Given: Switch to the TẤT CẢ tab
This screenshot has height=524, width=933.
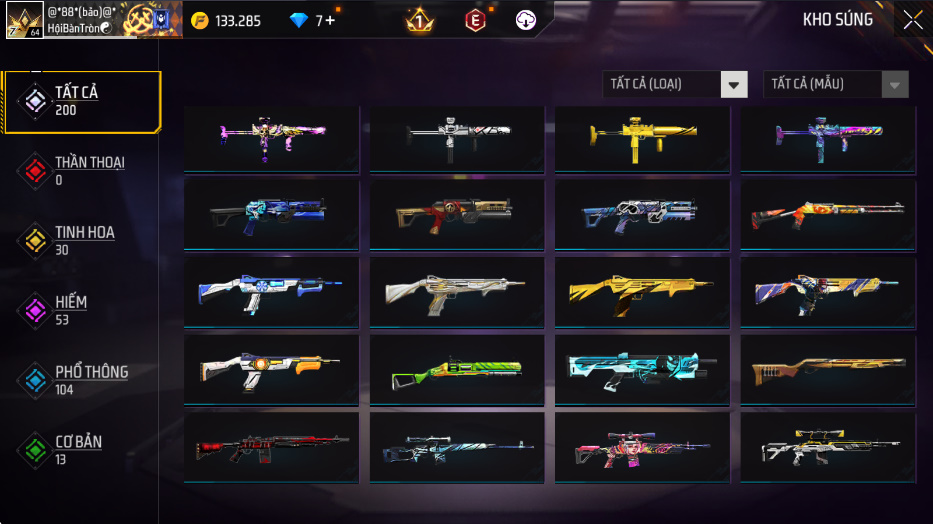Looking at the screenshot, I should tap(80, 101).
